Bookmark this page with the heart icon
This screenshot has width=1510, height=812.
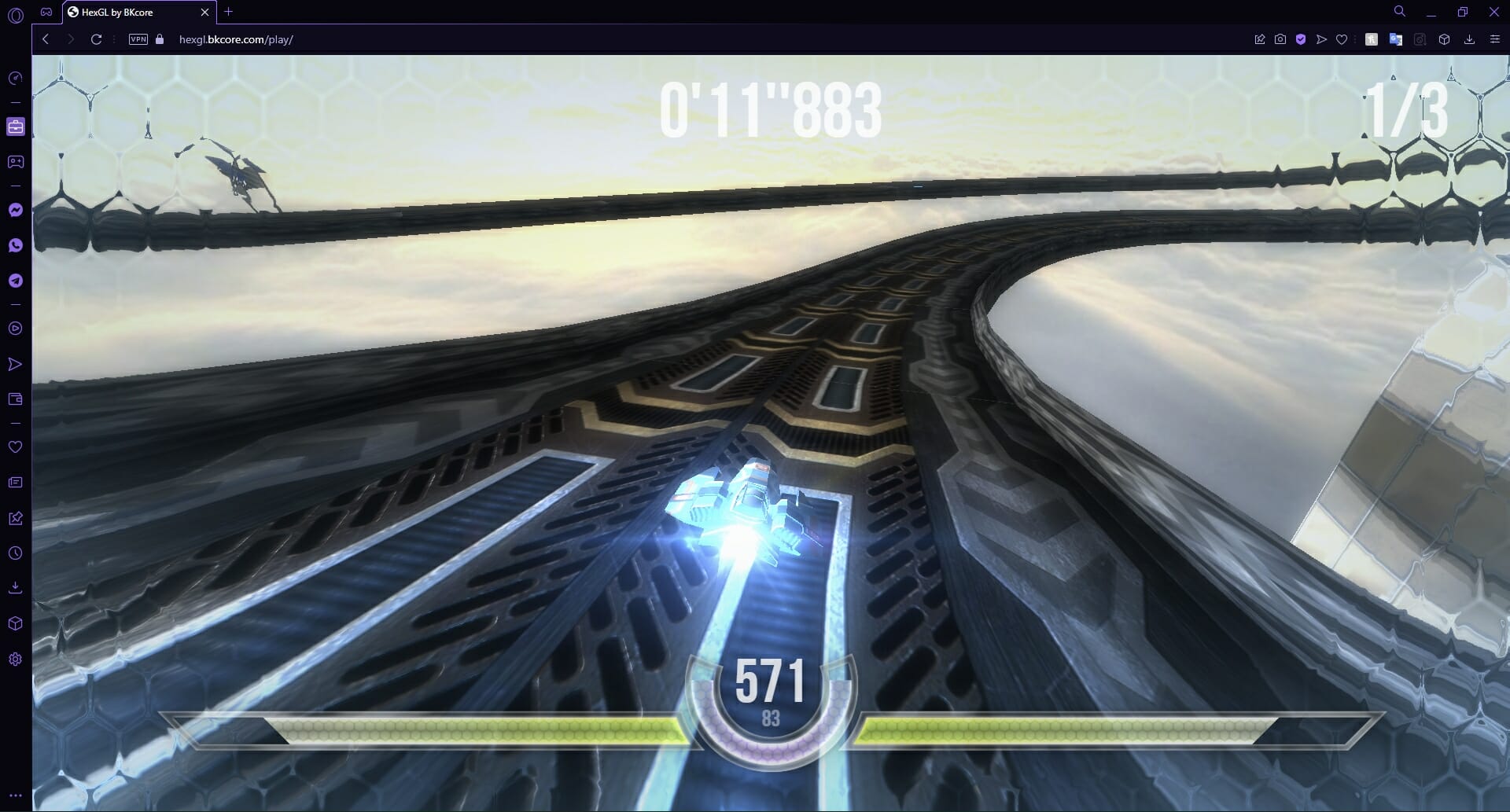point(1342,38)
